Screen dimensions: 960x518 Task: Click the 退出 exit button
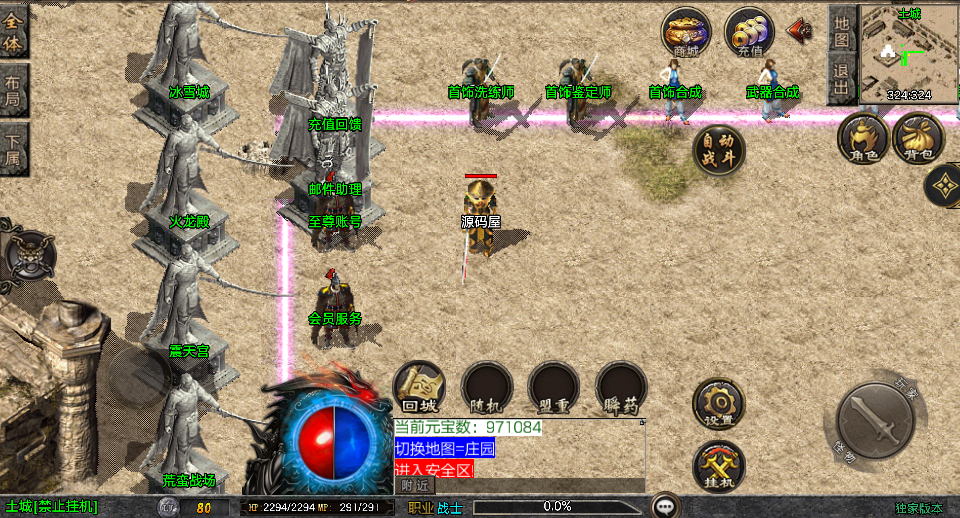click(842, 78)
